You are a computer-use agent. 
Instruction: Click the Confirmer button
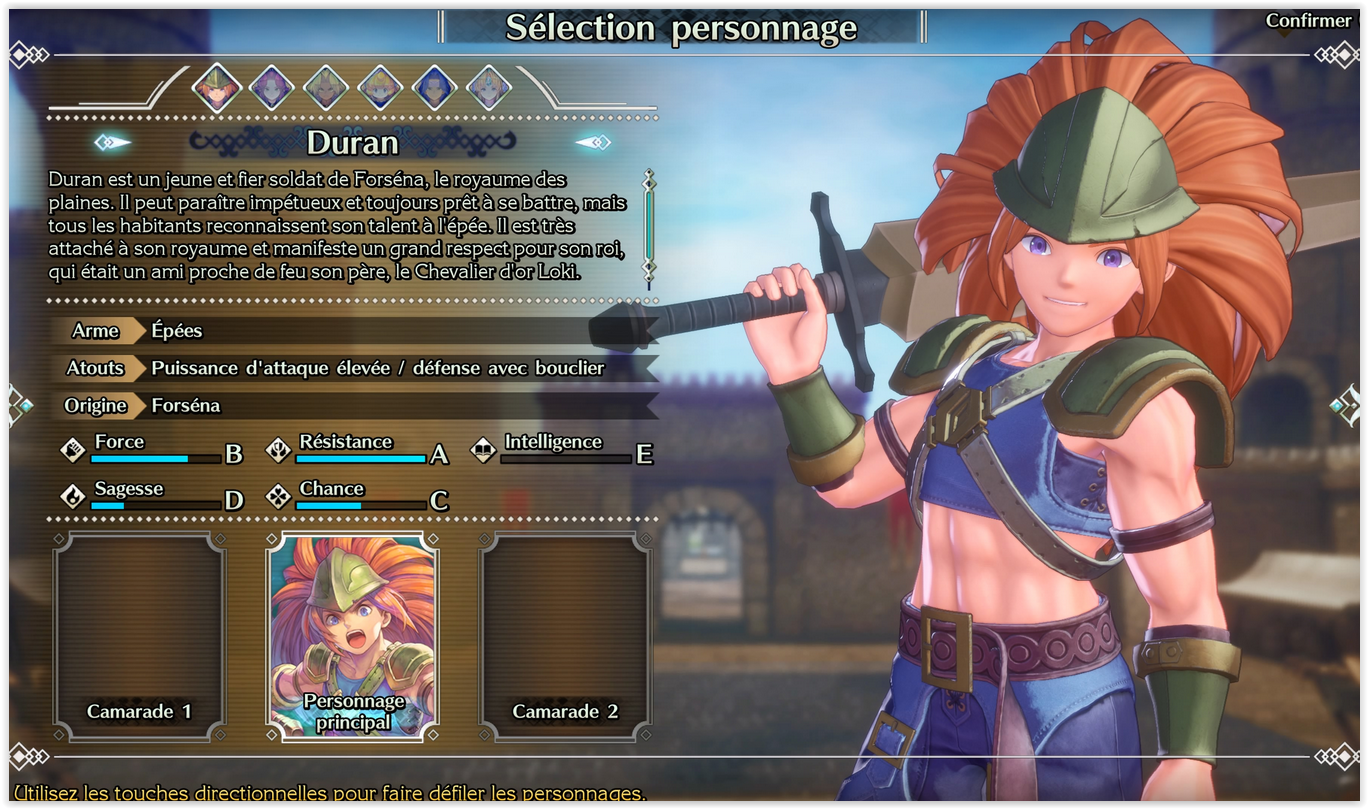pyautogui.click(x=1308, y=21)
